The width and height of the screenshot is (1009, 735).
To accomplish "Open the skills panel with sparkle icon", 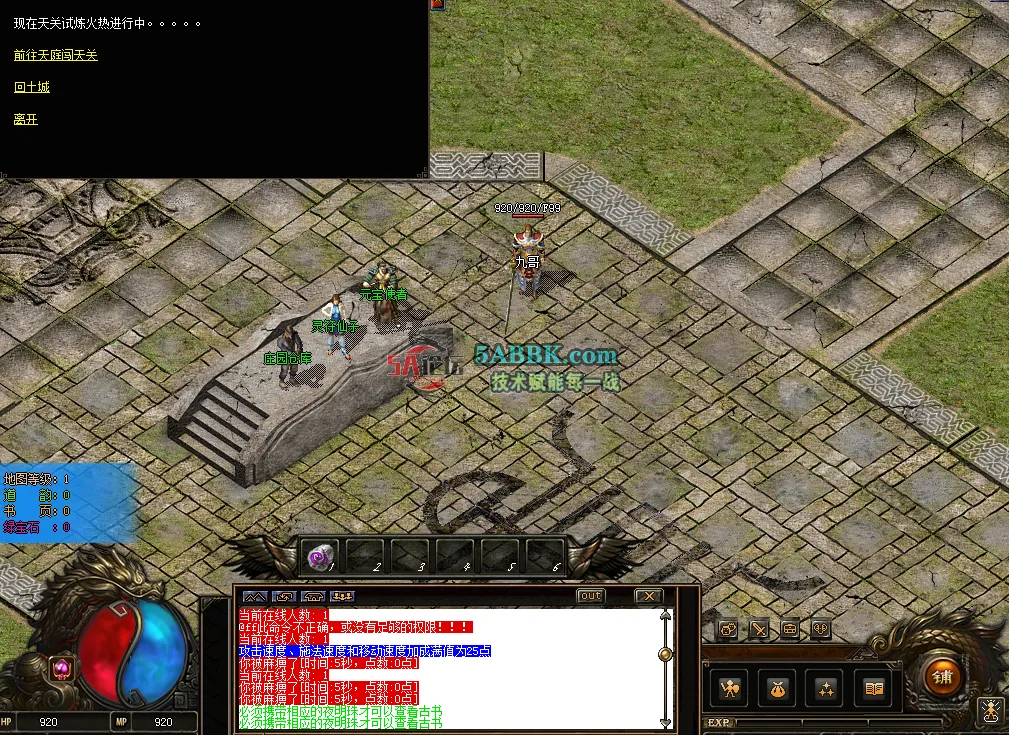I will coord(827,689).
